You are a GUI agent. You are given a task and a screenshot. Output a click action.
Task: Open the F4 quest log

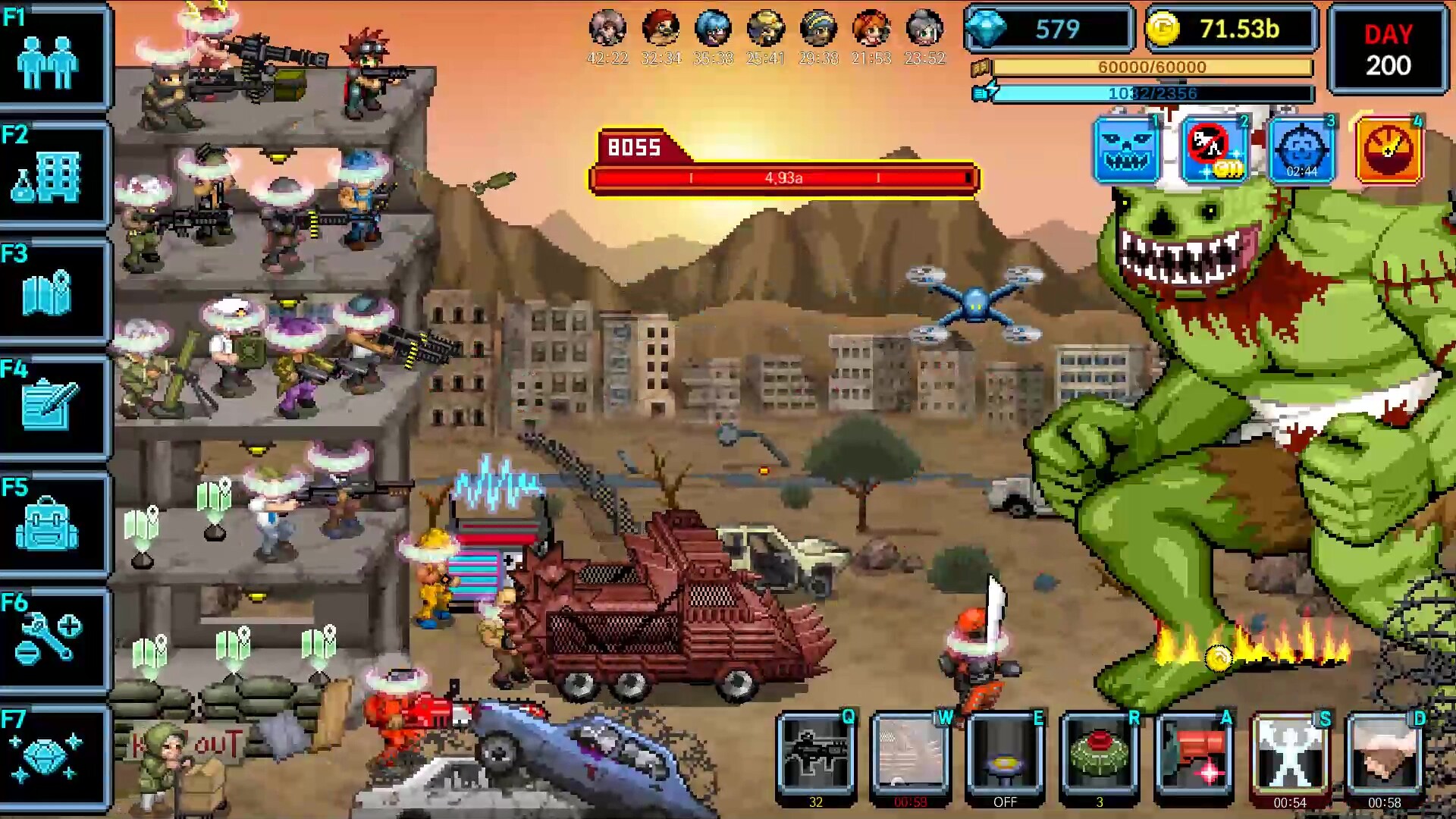[x=53, y=403]
